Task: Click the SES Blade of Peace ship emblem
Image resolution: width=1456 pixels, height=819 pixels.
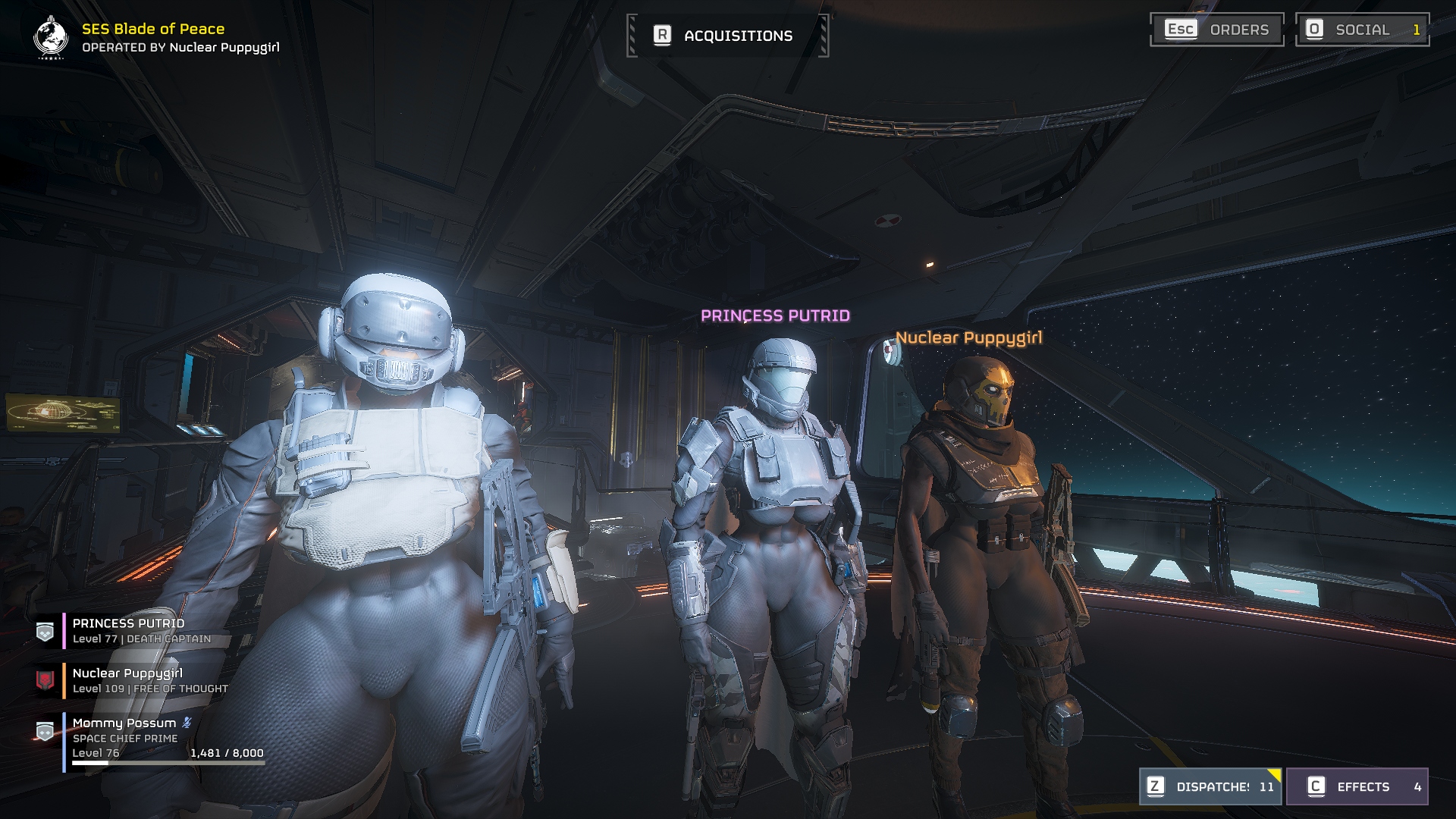Action: tap(50, 37)
